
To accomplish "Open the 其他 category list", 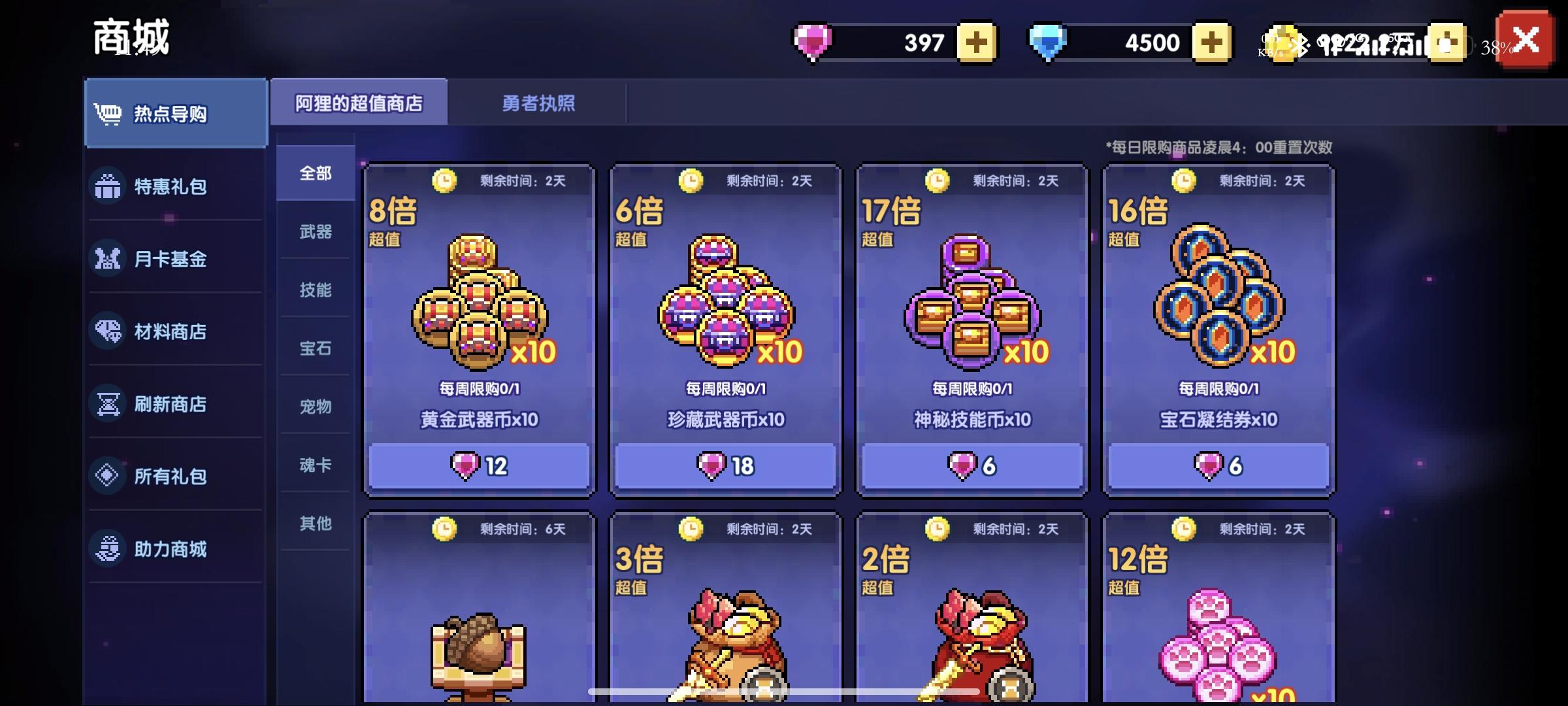I will pyautogui.click(x=315, y=524).
